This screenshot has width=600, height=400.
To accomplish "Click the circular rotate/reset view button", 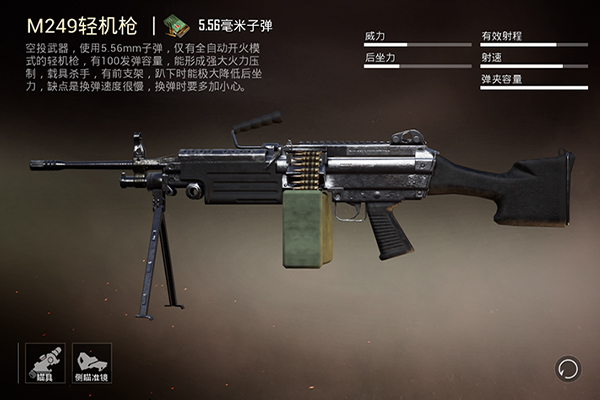I will [569, 367].
